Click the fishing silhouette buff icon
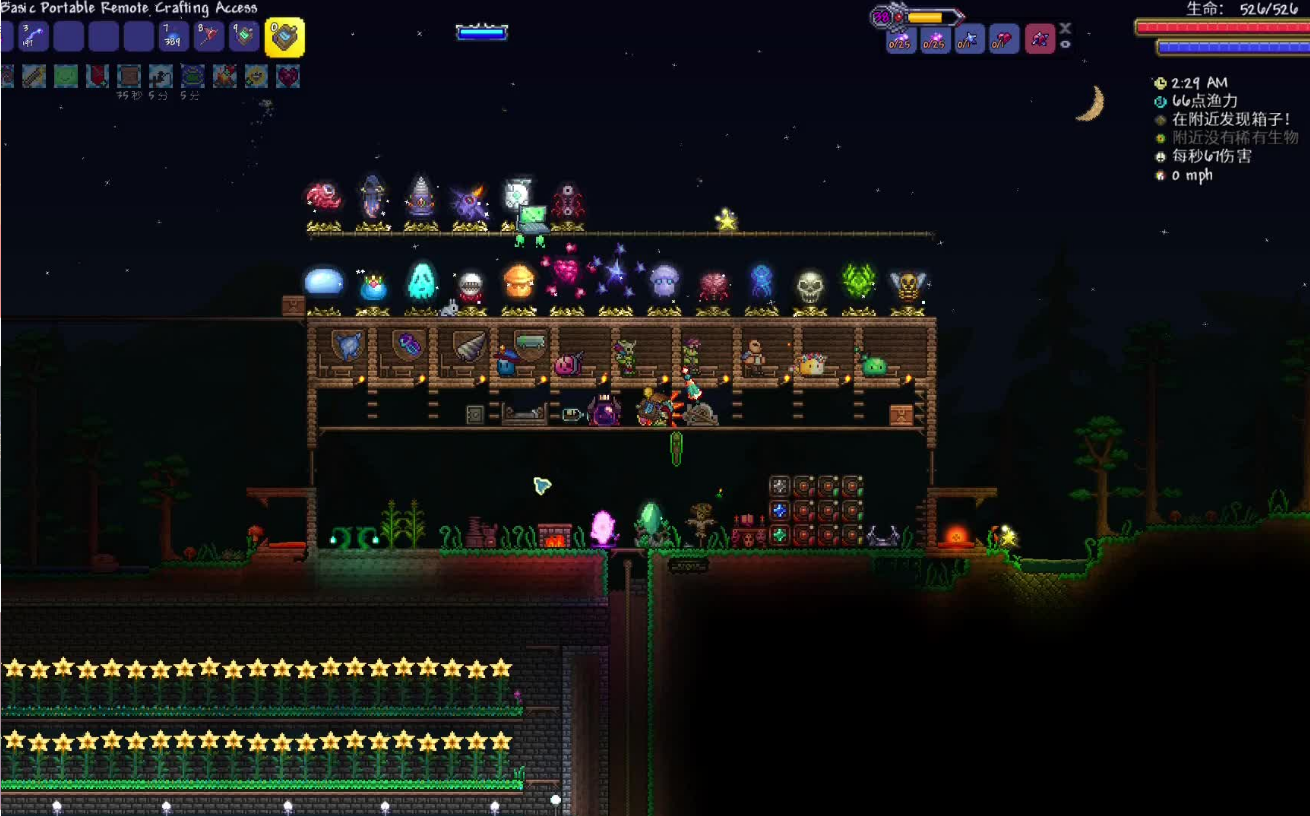Viewport: 1310px width, 816px height. [160, 76]
